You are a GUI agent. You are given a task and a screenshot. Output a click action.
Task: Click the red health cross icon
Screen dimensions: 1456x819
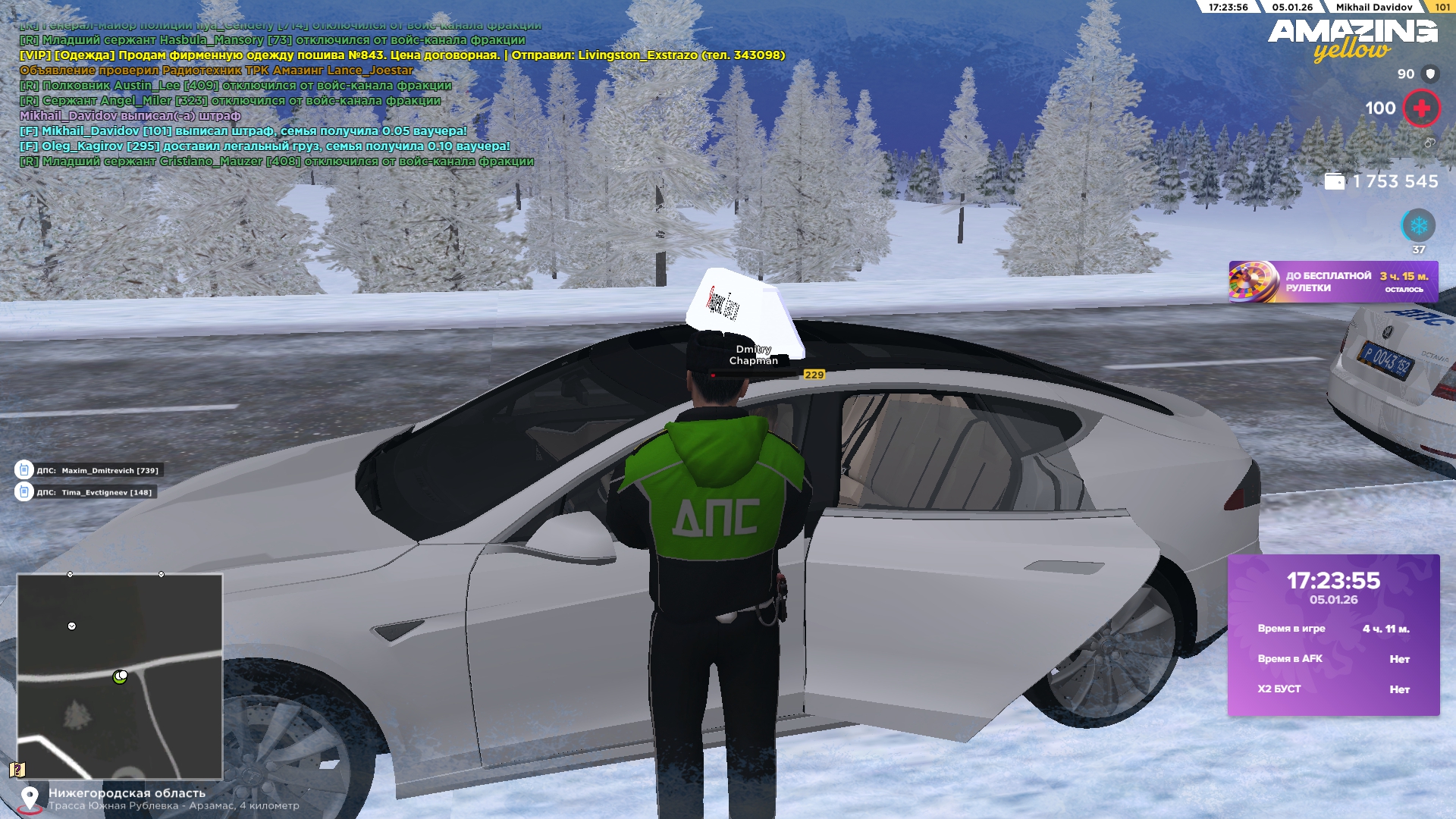pos(1421,108)
